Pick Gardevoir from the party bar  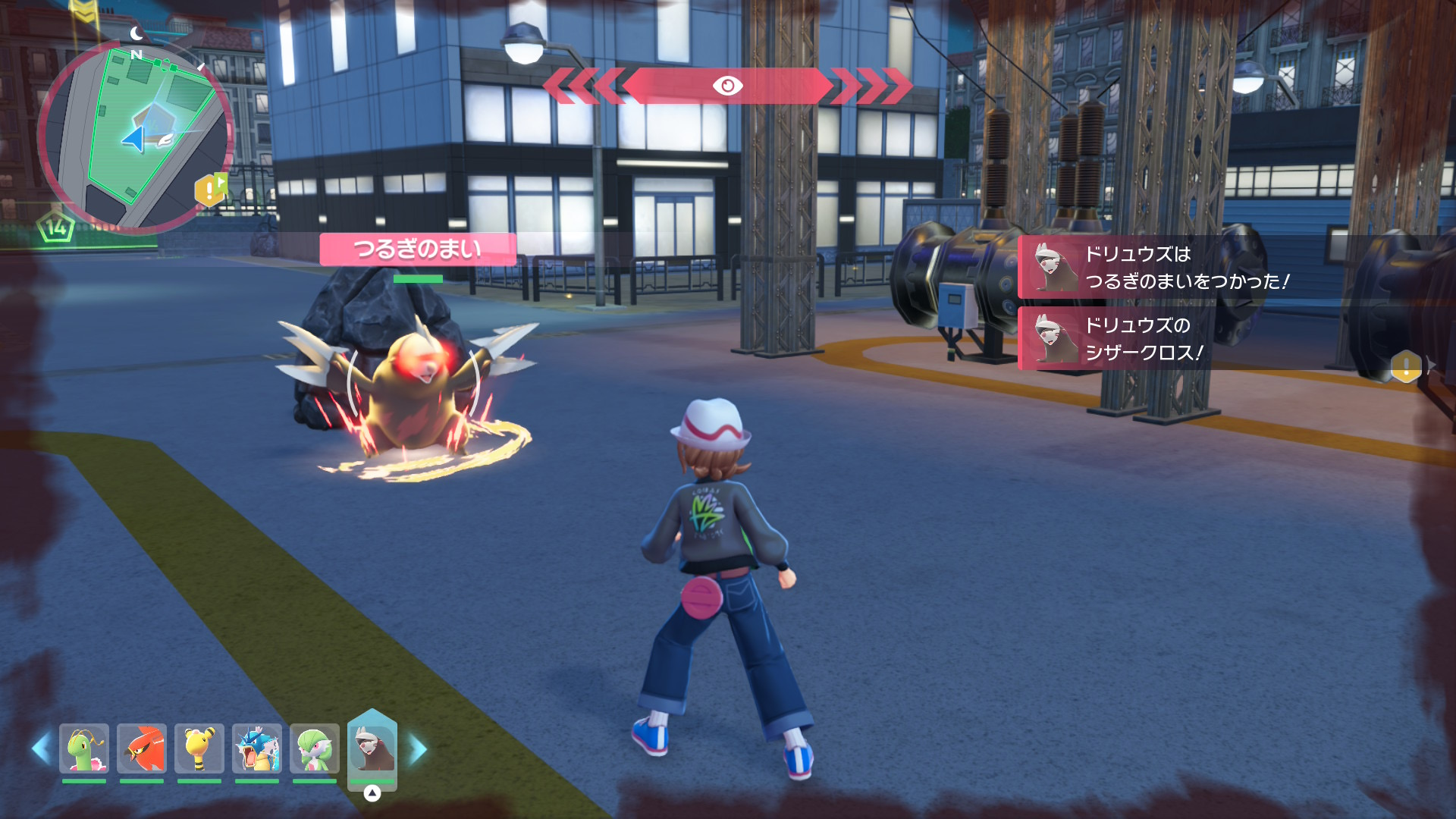pos(315,748)
